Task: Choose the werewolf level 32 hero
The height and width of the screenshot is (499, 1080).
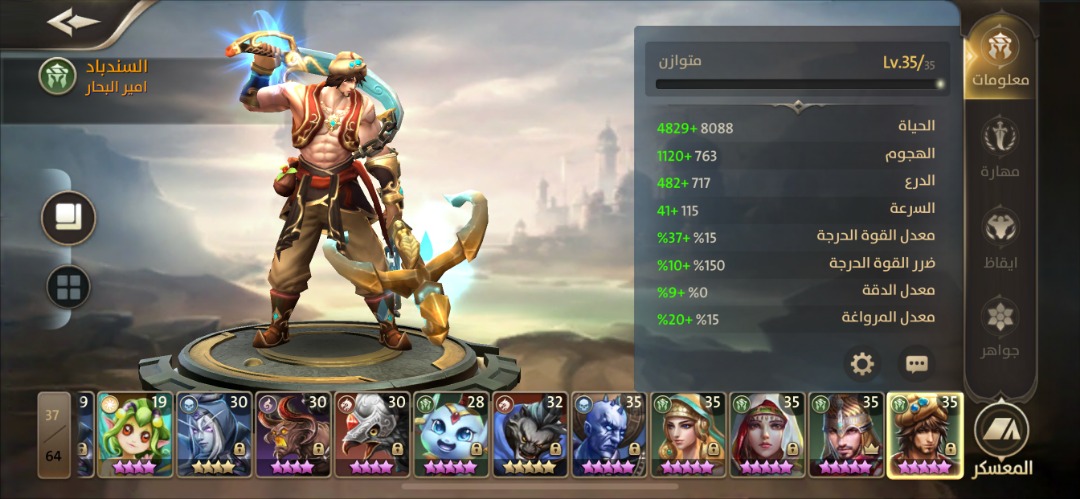Action: [x=529, y=434]
